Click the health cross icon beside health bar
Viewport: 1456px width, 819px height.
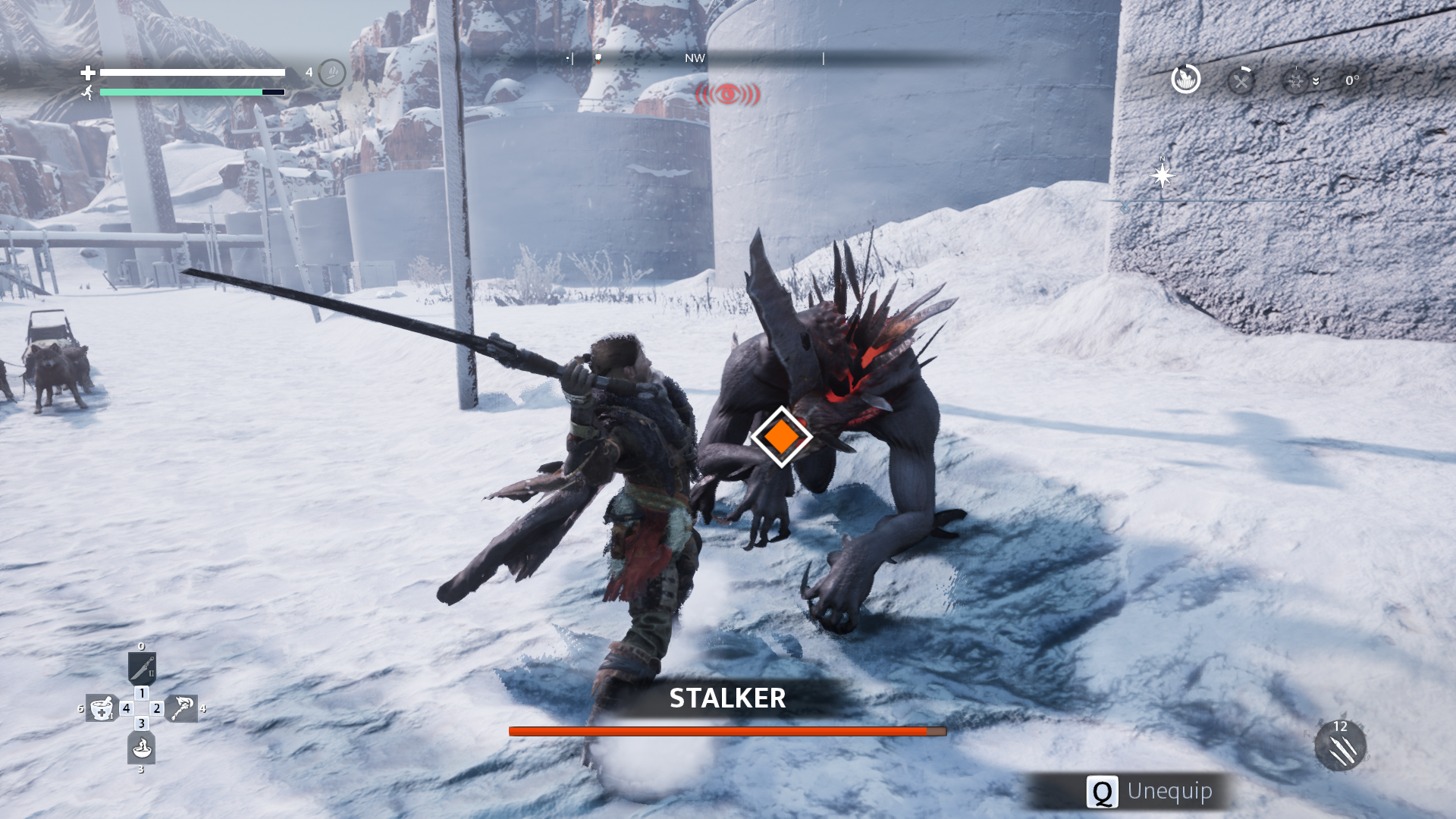click(x=89, y=74)
